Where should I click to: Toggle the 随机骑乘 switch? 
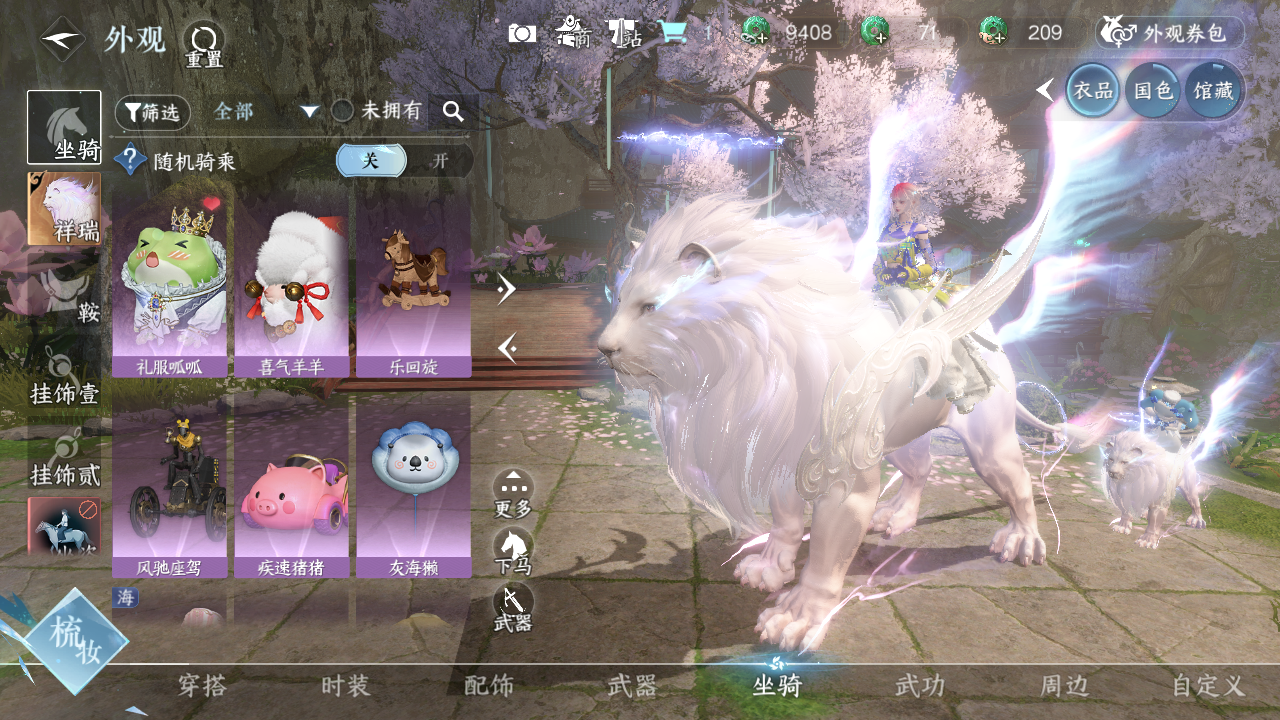tap(404, 160)
